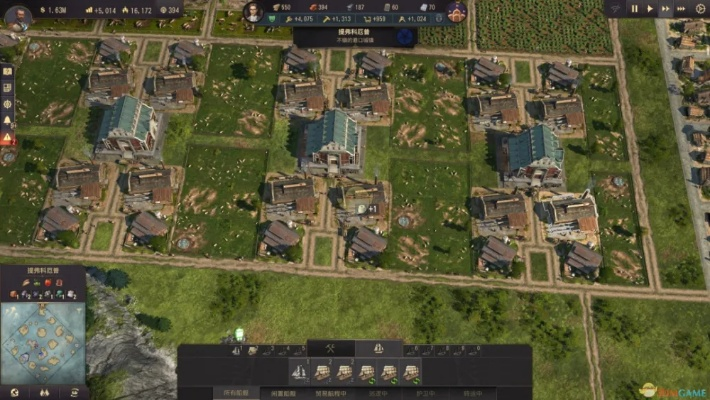Click the red-coated character portrait in top bar

coord(456,12)
